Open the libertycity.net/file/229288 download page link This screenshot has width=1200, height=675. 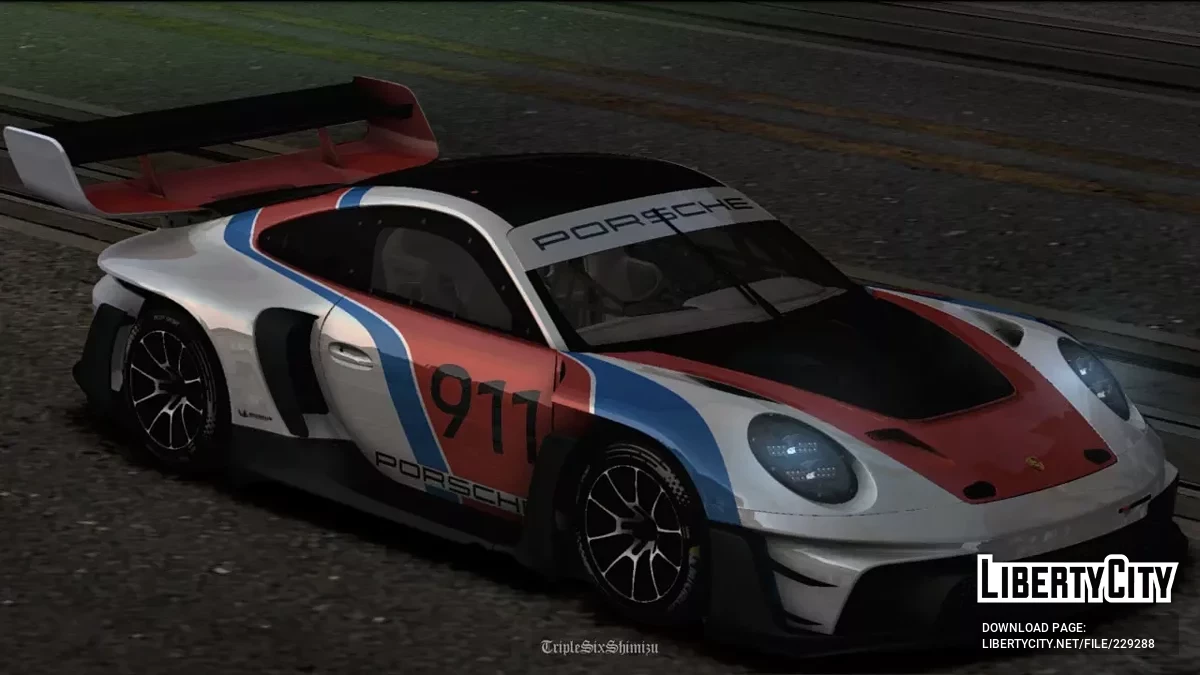pos(1067,643)
